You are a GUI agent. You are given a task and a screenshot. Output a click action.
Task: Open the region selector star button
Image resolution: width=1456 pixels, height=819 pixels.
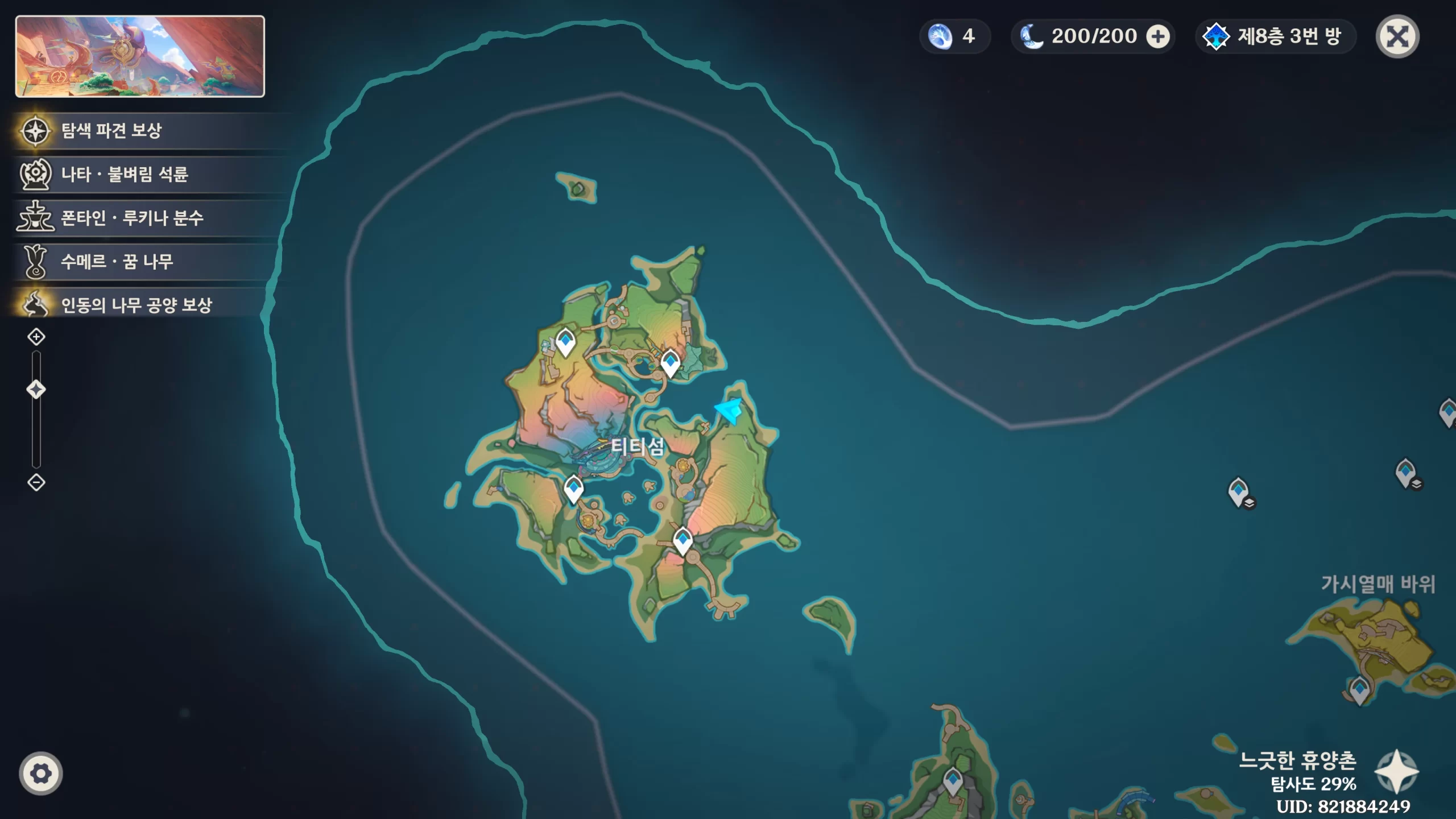point(1396,771)
